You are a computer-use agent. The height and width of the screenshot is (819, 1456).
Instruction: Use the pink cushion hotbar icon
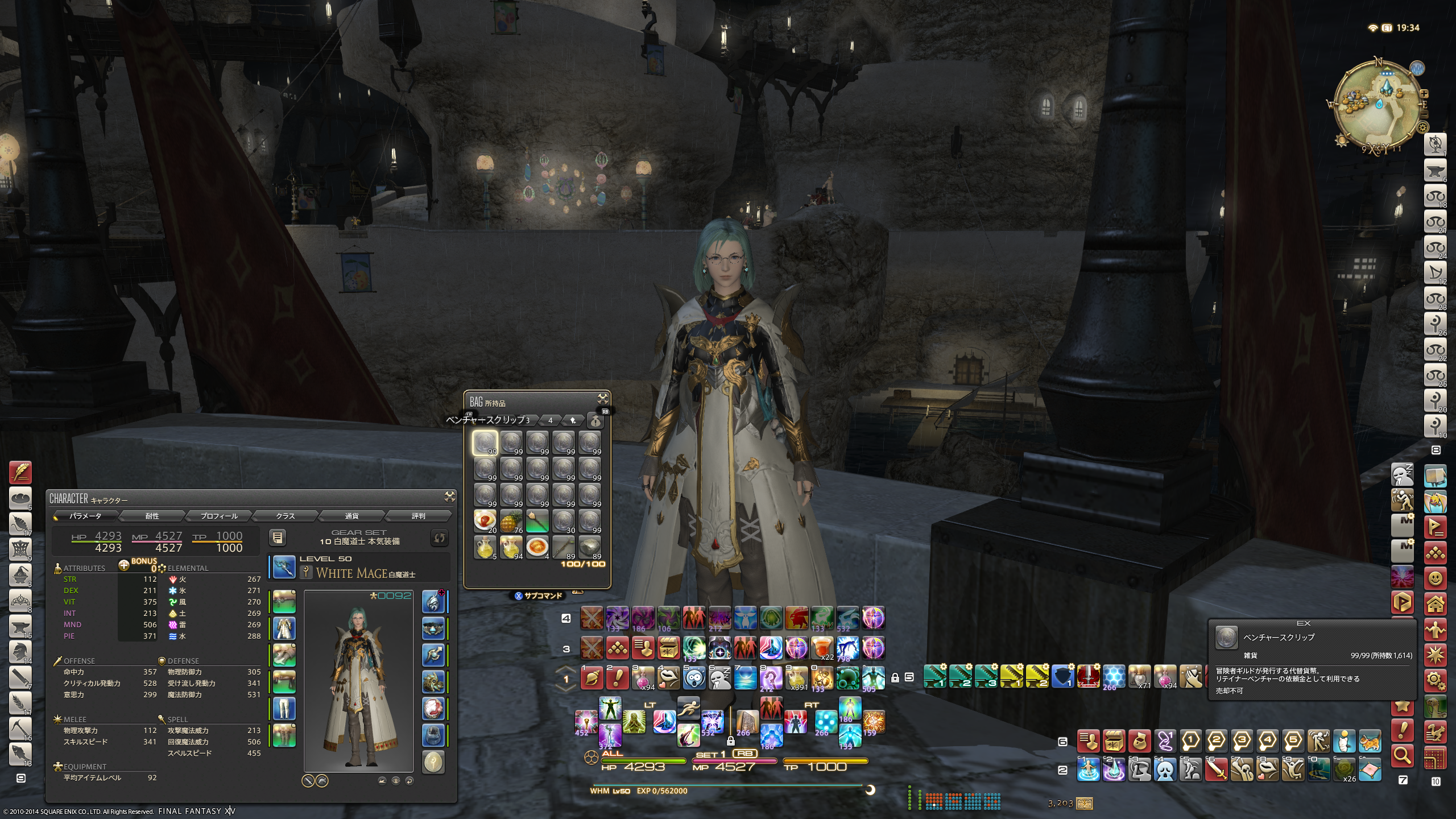1370,770
